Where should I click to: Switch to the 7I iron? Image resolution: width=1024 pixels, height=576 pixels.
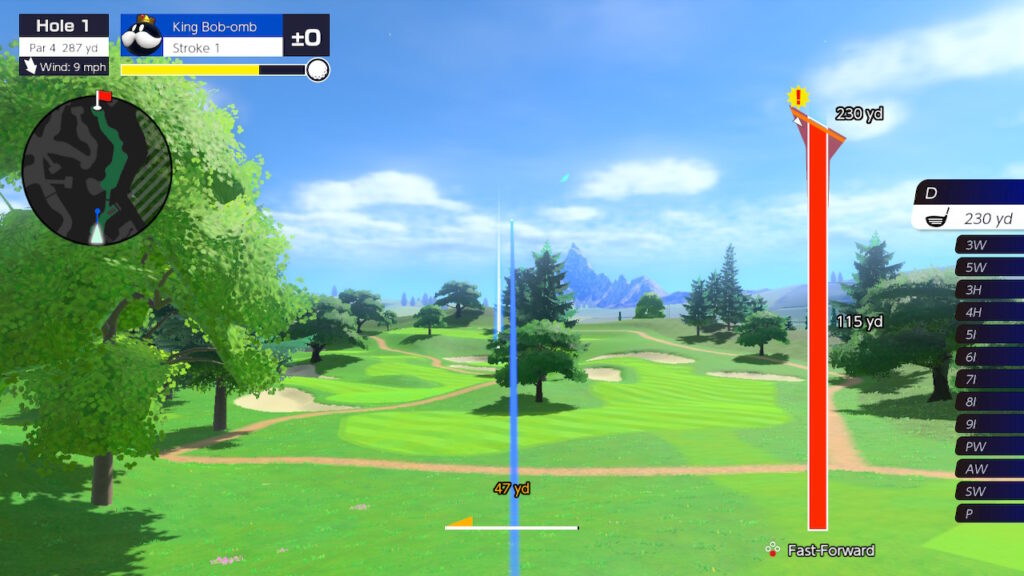(988, 379)
